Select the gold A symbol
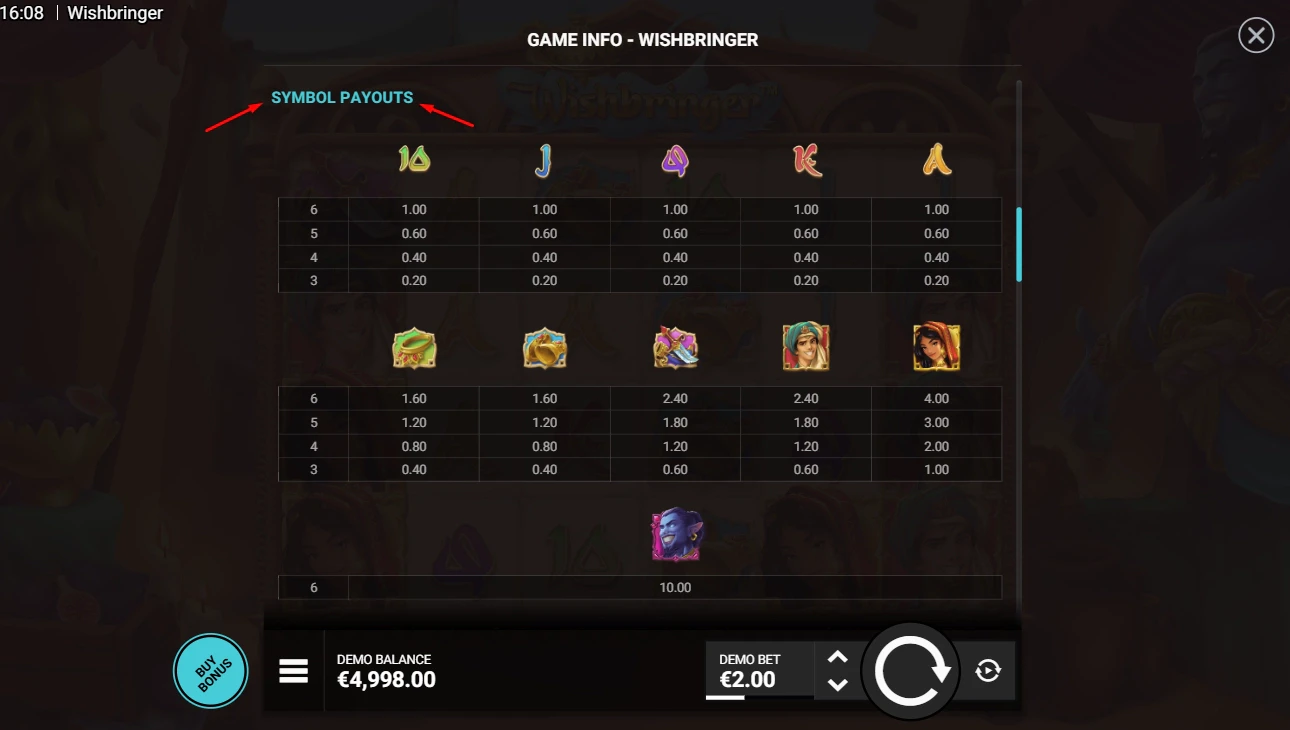 [936, 158]
